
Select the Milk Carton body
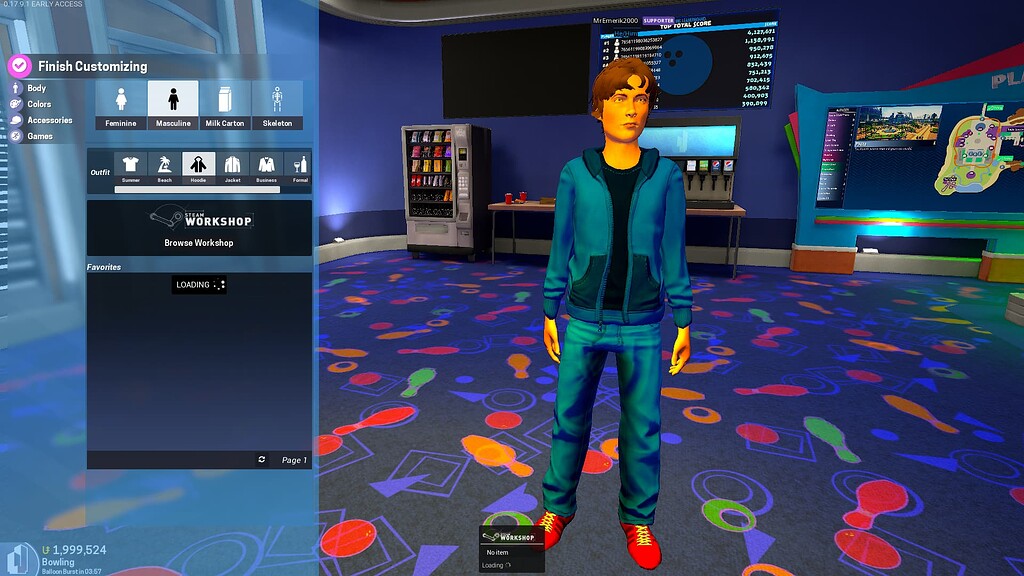pyautogui.click(x=225, y=104)
